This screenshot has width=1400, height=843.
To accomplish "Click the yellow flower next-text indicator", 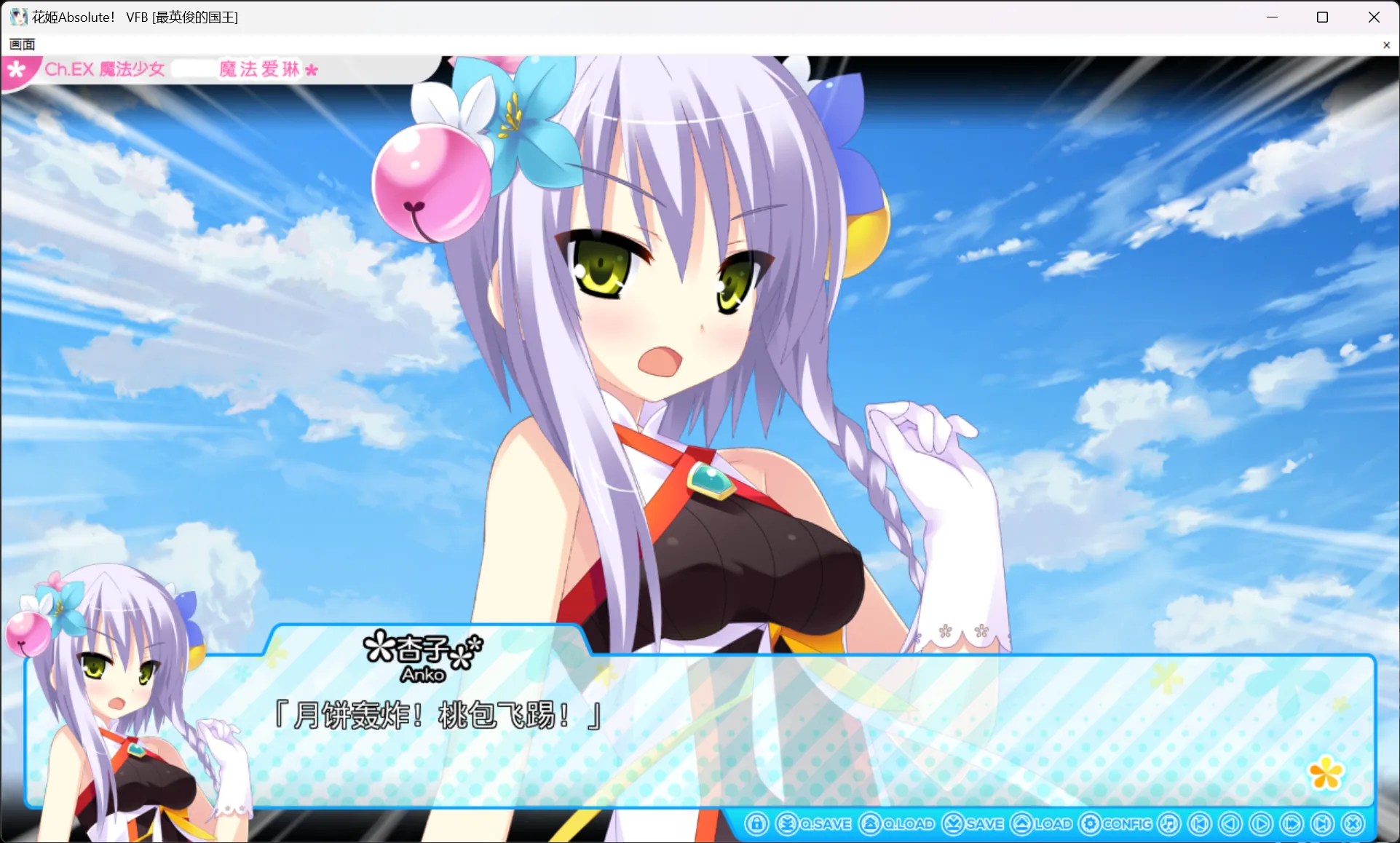I will pyautogui.click(x=1326, y=774).
